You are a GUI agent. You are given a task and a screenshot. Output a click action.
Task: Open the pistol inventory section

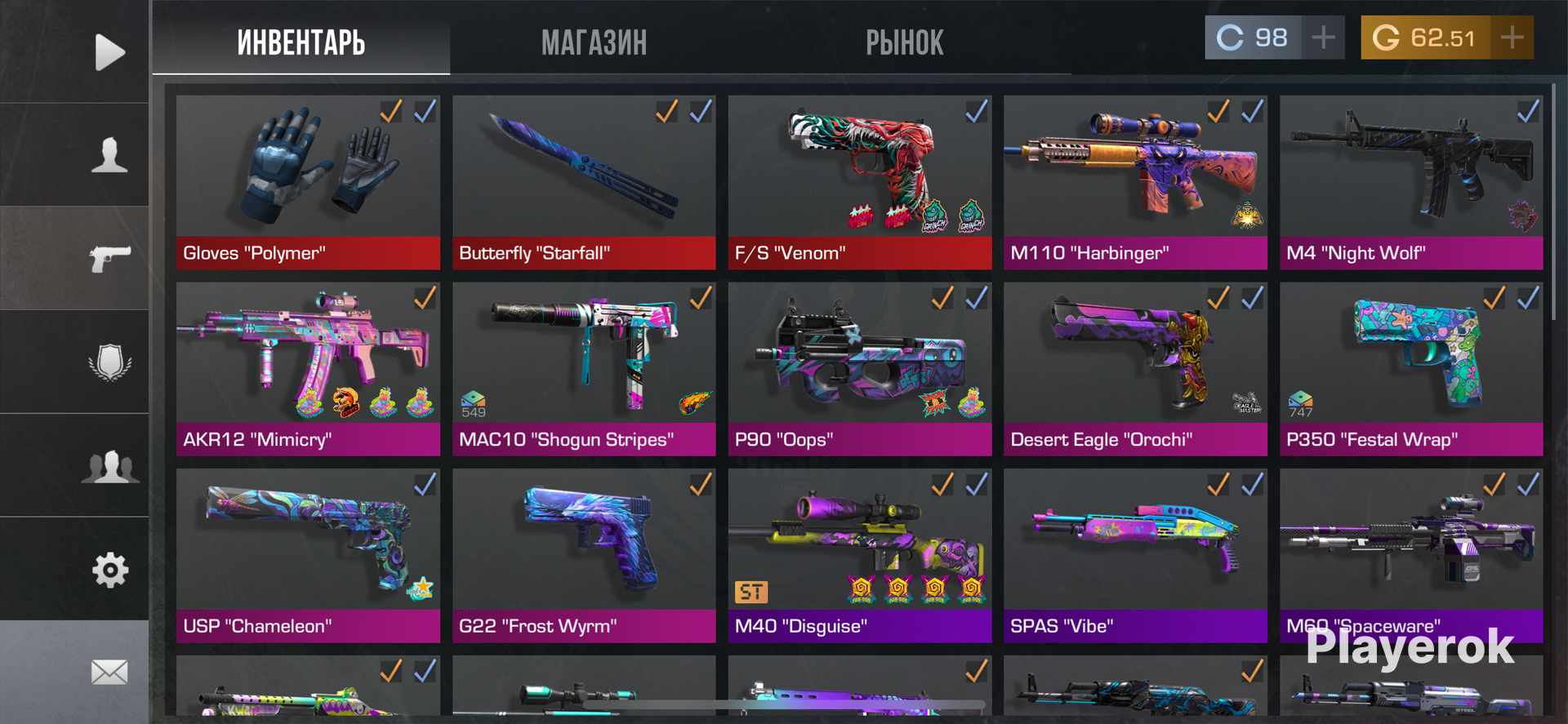[109, 259]
